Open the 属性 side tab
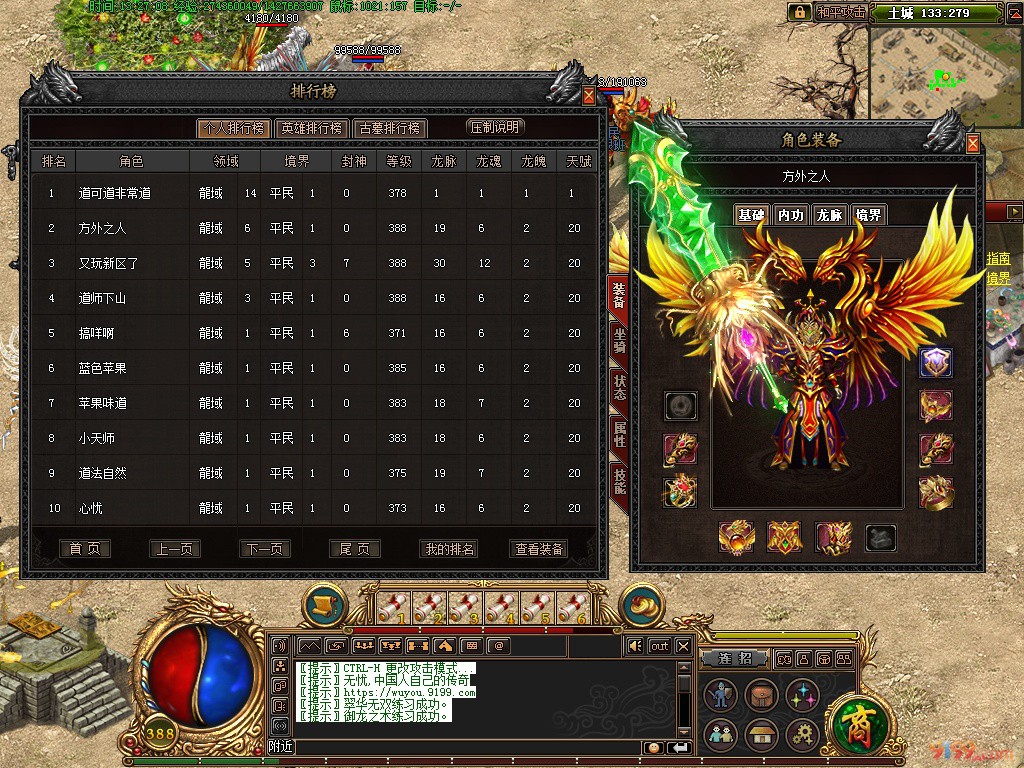 point(619,433)
